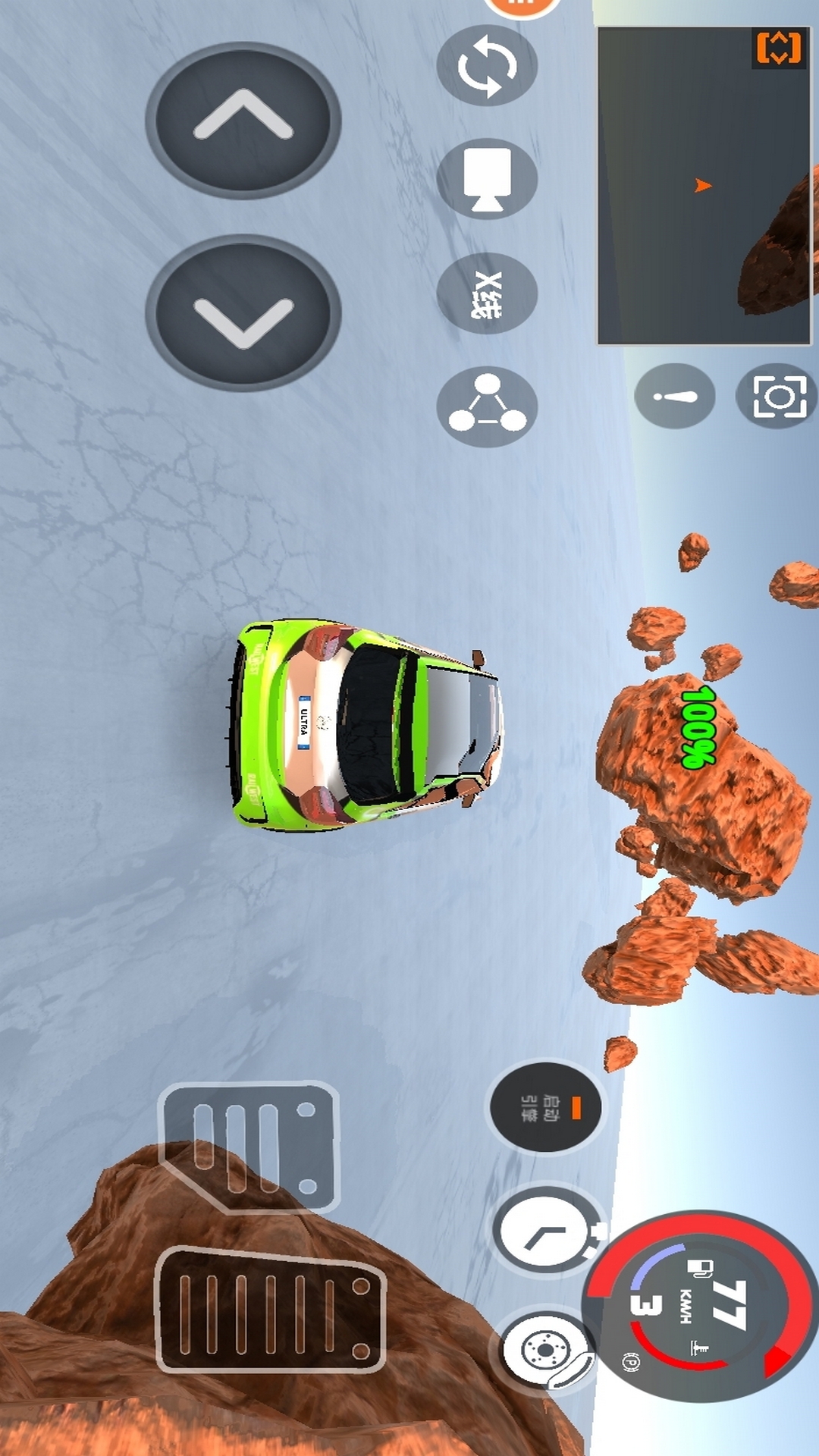Open the three connected nodes button

click(487, 406)
